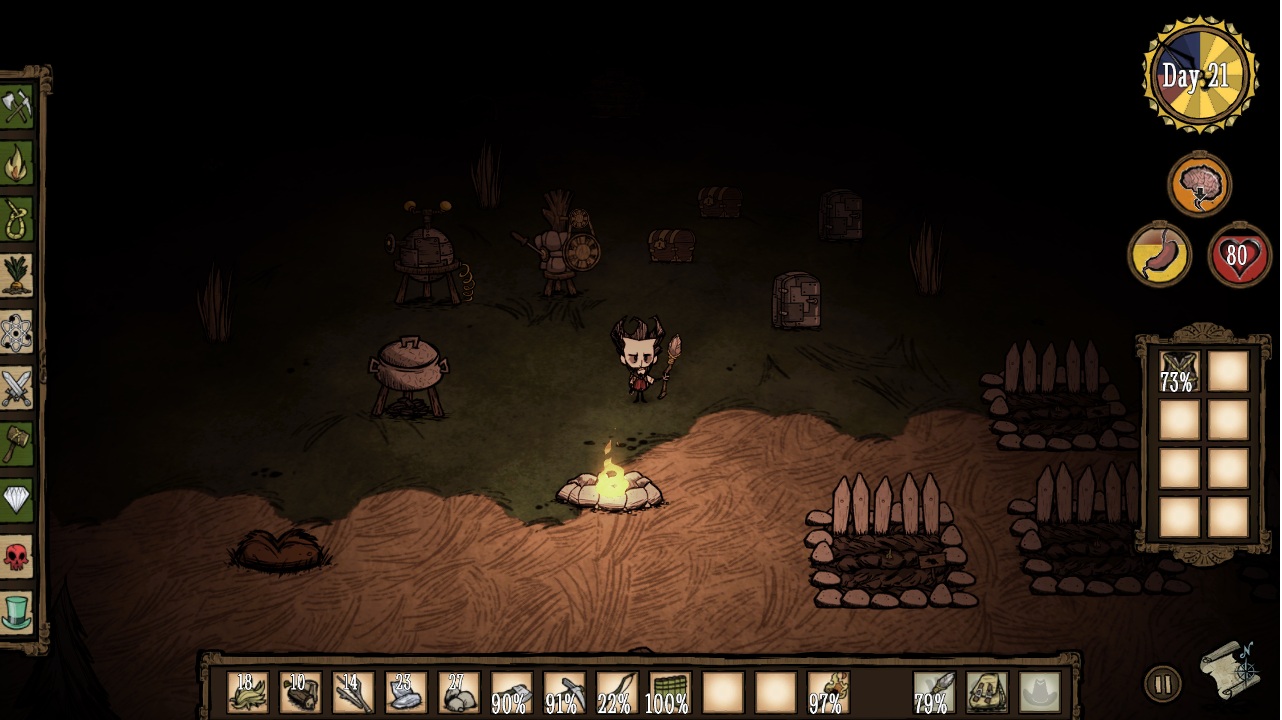Select the Food carrot crafting tab
The height and width of the screenshot is (720, 1282).
16,275
